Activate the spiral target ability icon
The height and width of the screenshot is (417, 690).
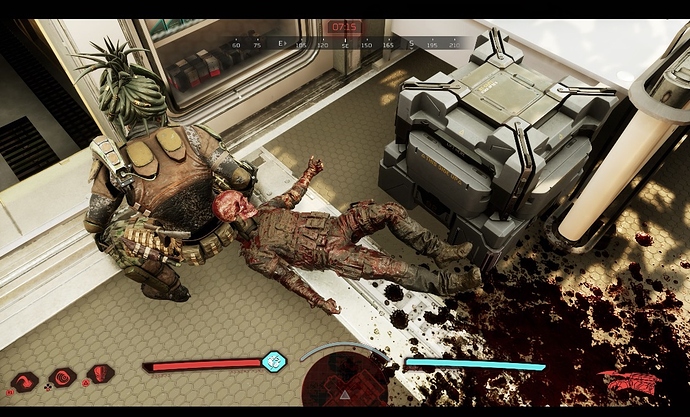(62, 378)
